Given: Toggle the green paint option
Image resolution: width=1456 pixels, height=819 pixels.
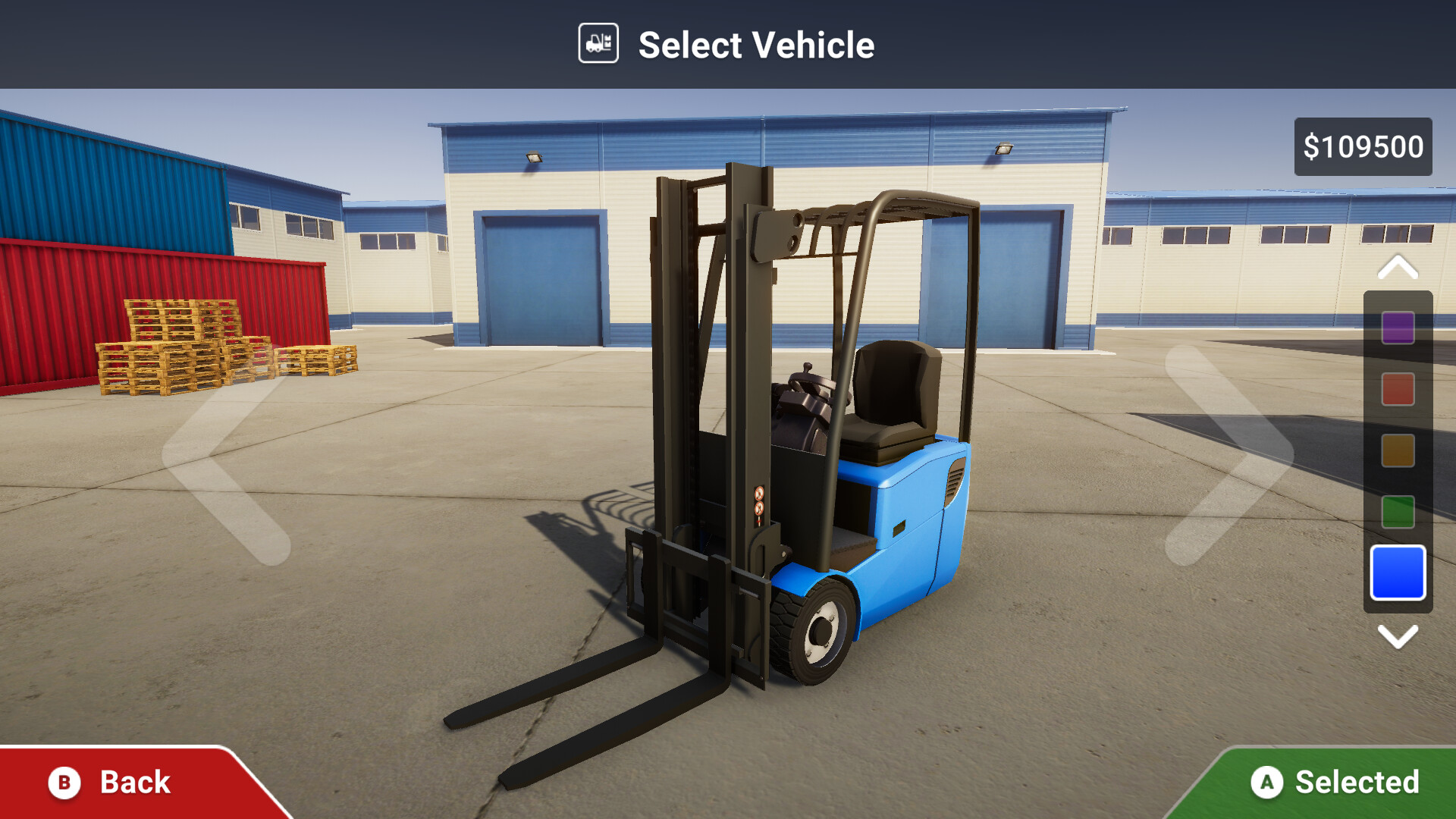Looking at the screenshot, I should pyautogui.click(x=1398, y=512).
